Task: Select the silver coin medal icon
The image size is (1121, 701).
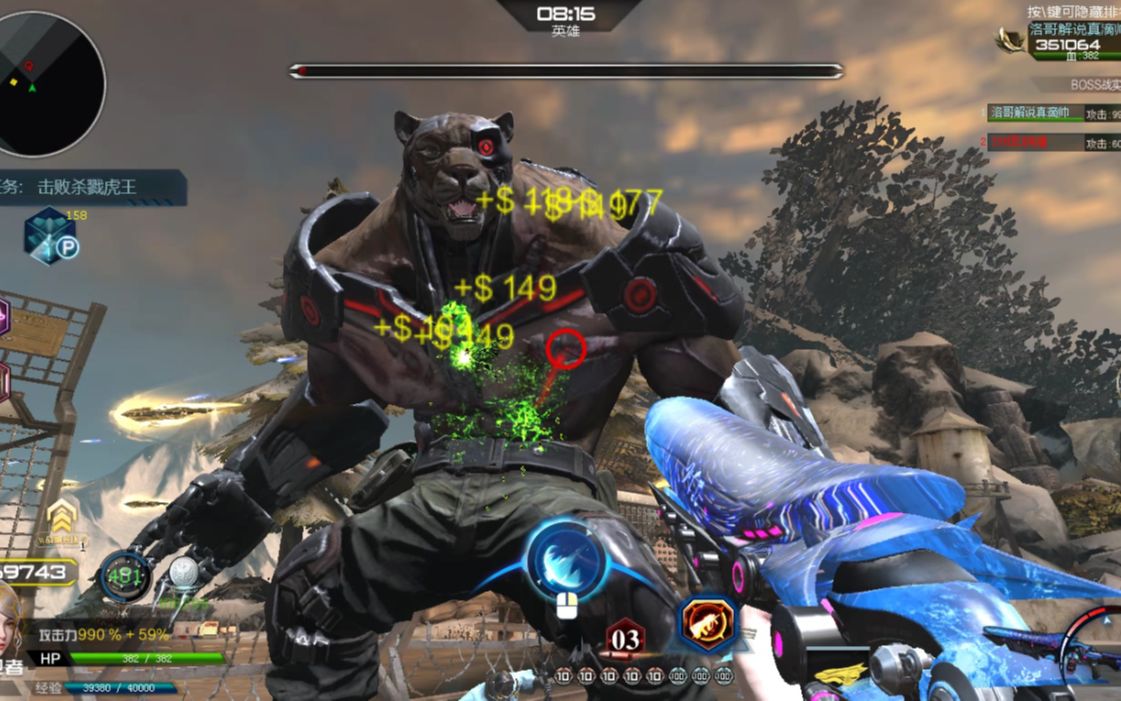Action: click(x=183, y=572)
